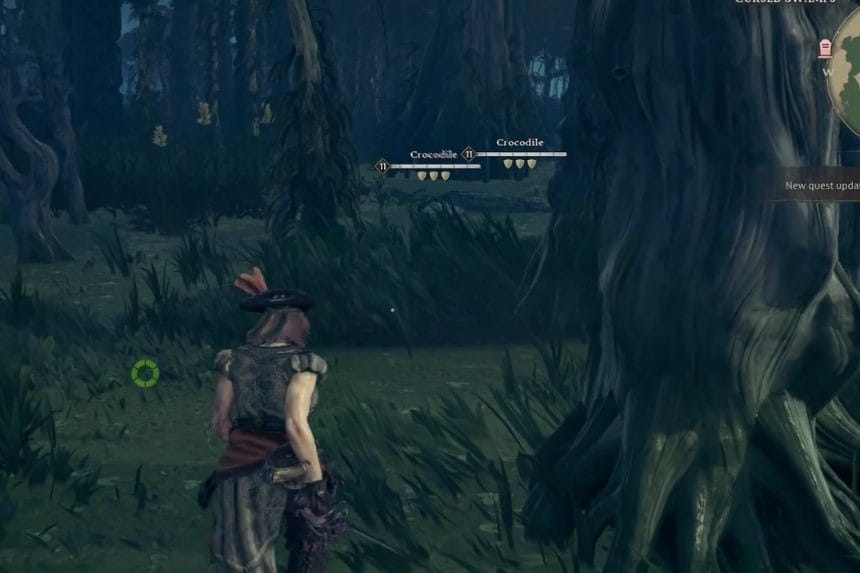860x573 pixels.
Task: Open the New quest update notification
Action: 821,185
